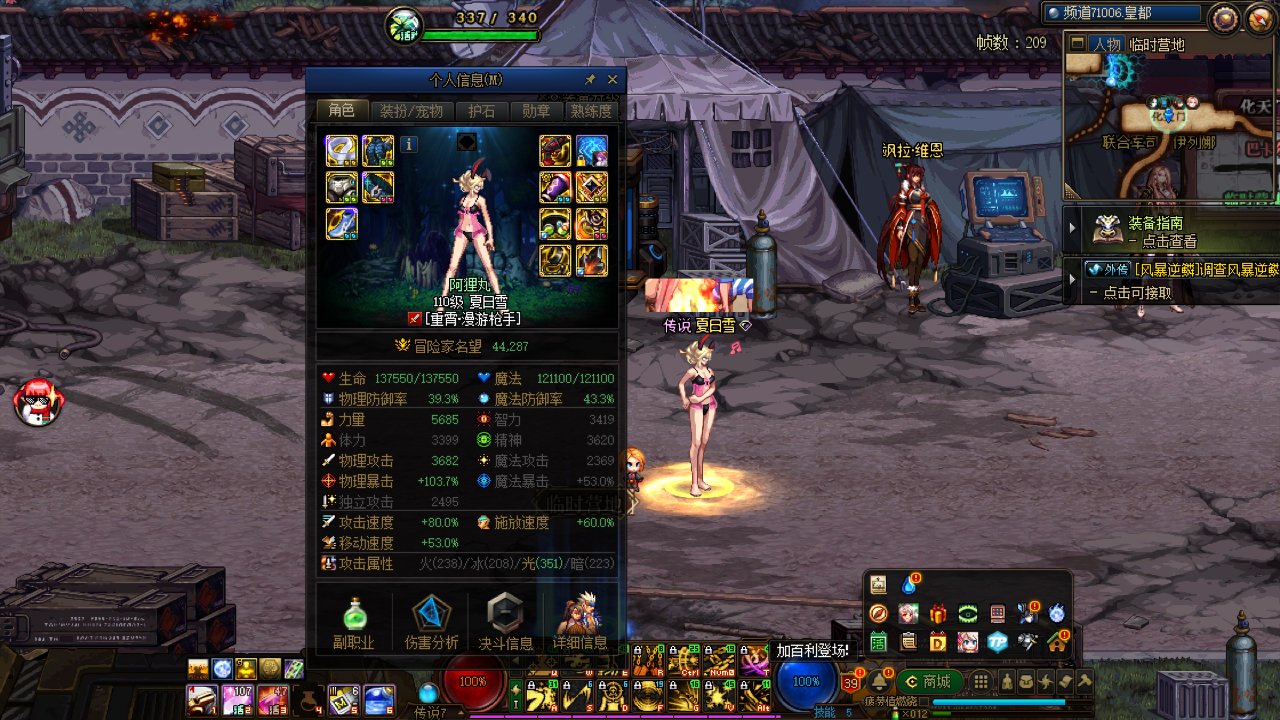Pin the 个人信息 window with the pushpin

(x=590, y=80)
